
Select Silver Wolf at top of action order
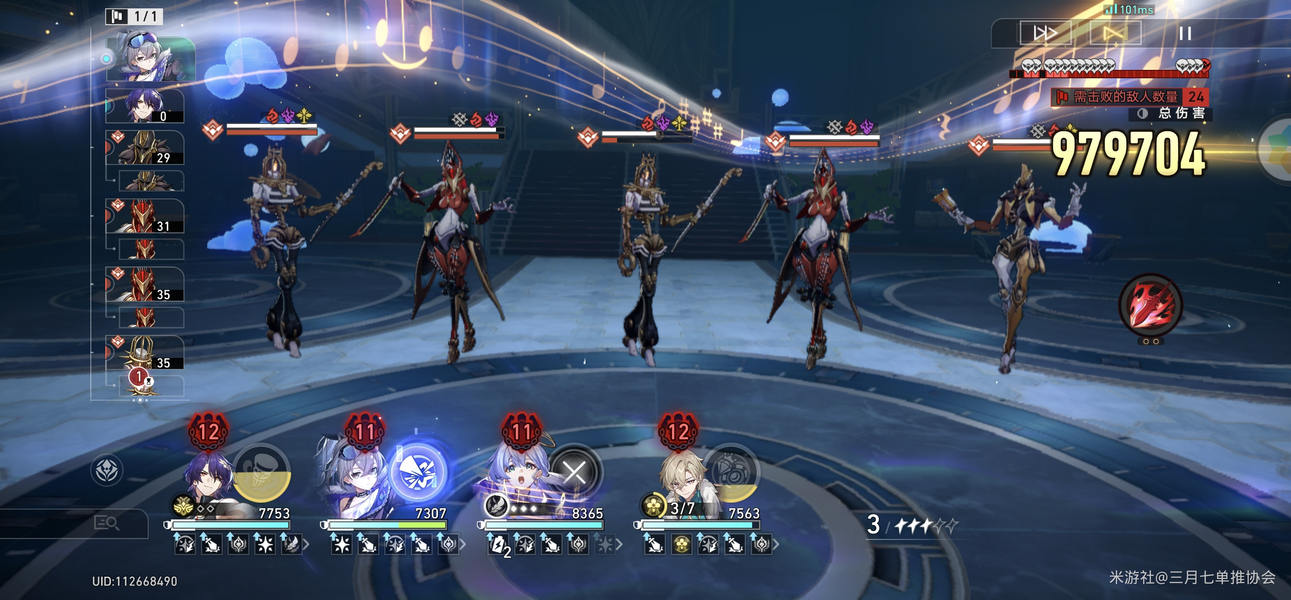coord(150,58)
